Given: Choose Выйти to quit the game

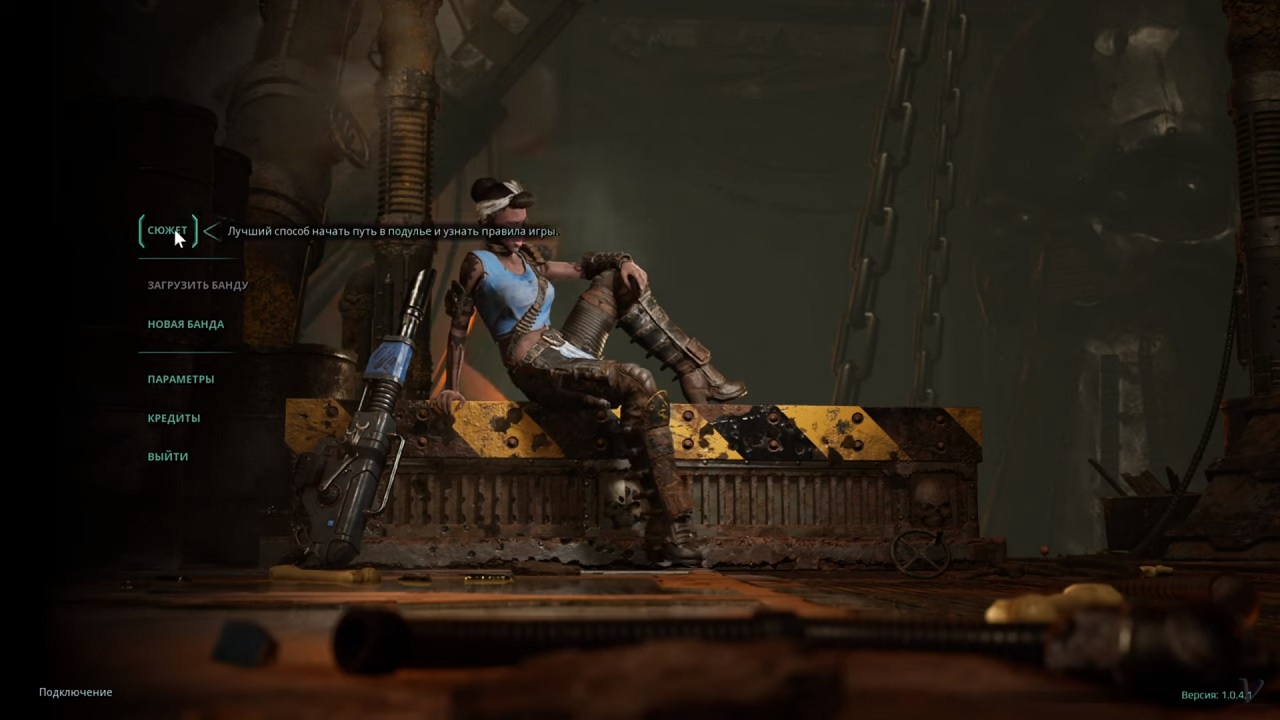Looking at the screenshot, I should 167,457.
